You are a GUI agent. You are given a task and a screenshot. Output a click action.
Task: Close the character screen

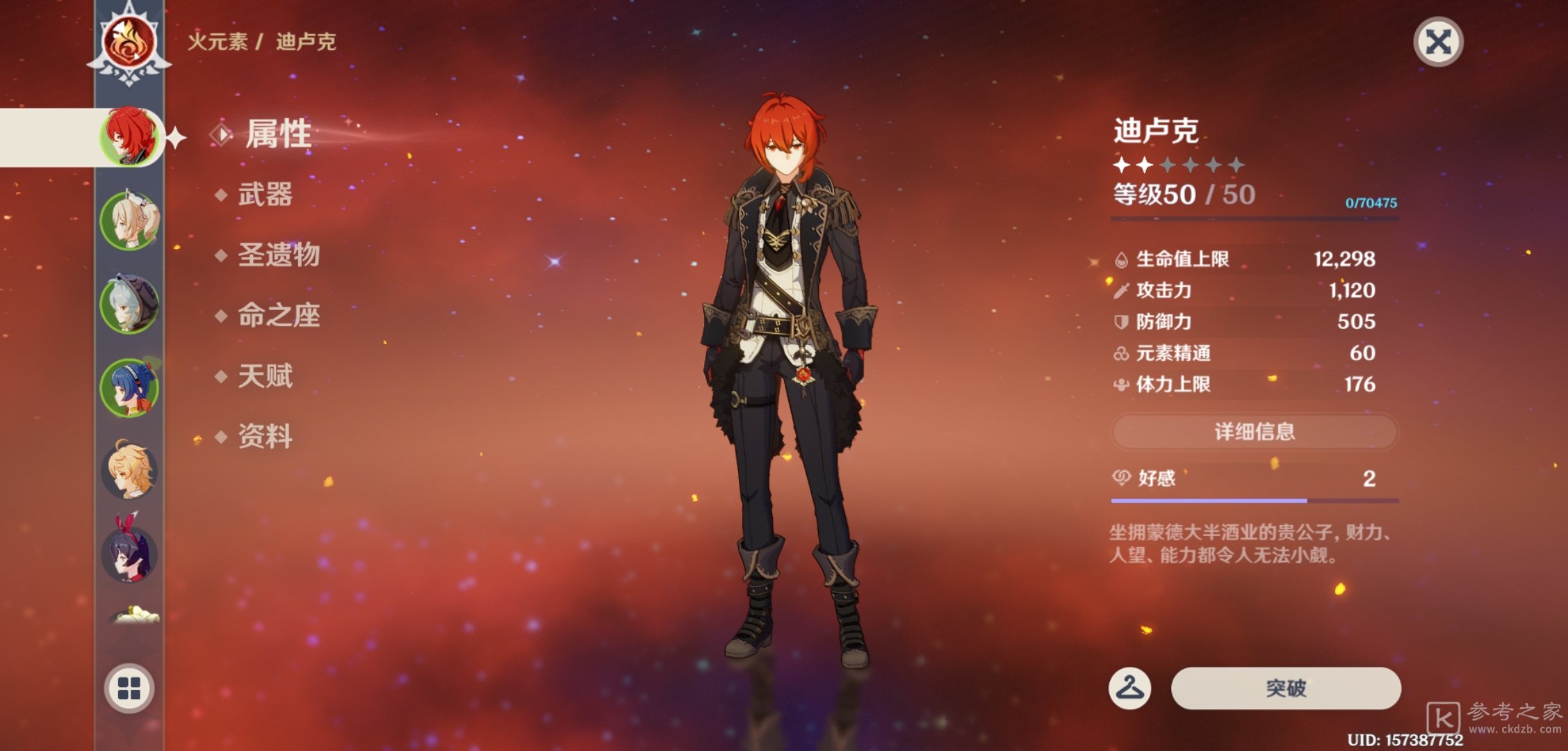[1438, 42]
